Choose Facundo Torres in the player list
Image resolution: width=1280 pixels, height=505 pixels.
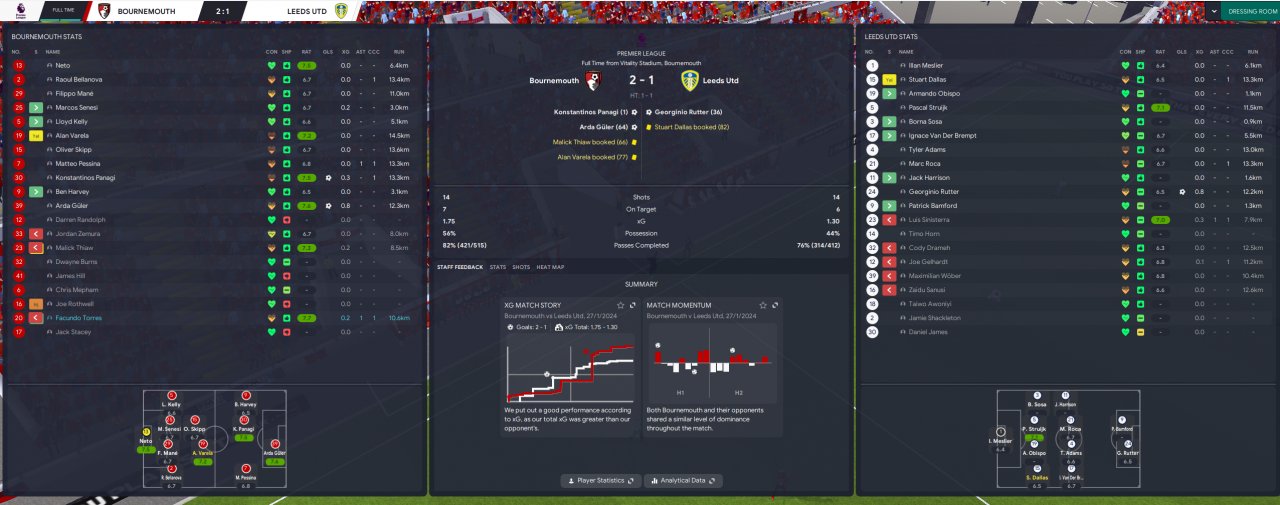(x=79, y=317)
